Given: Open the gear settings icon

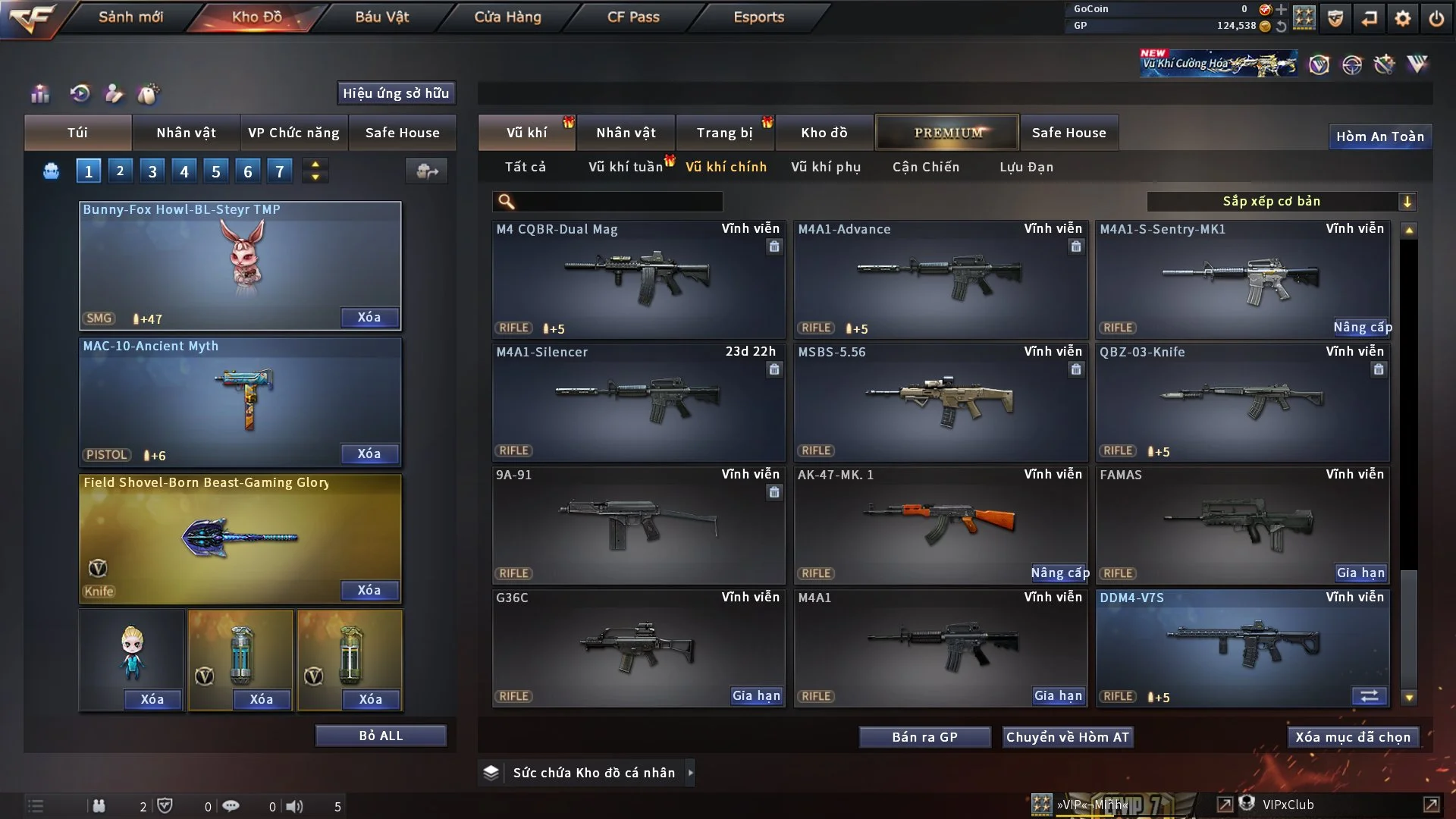Looking at the screenshot, I should point(1403,18).
